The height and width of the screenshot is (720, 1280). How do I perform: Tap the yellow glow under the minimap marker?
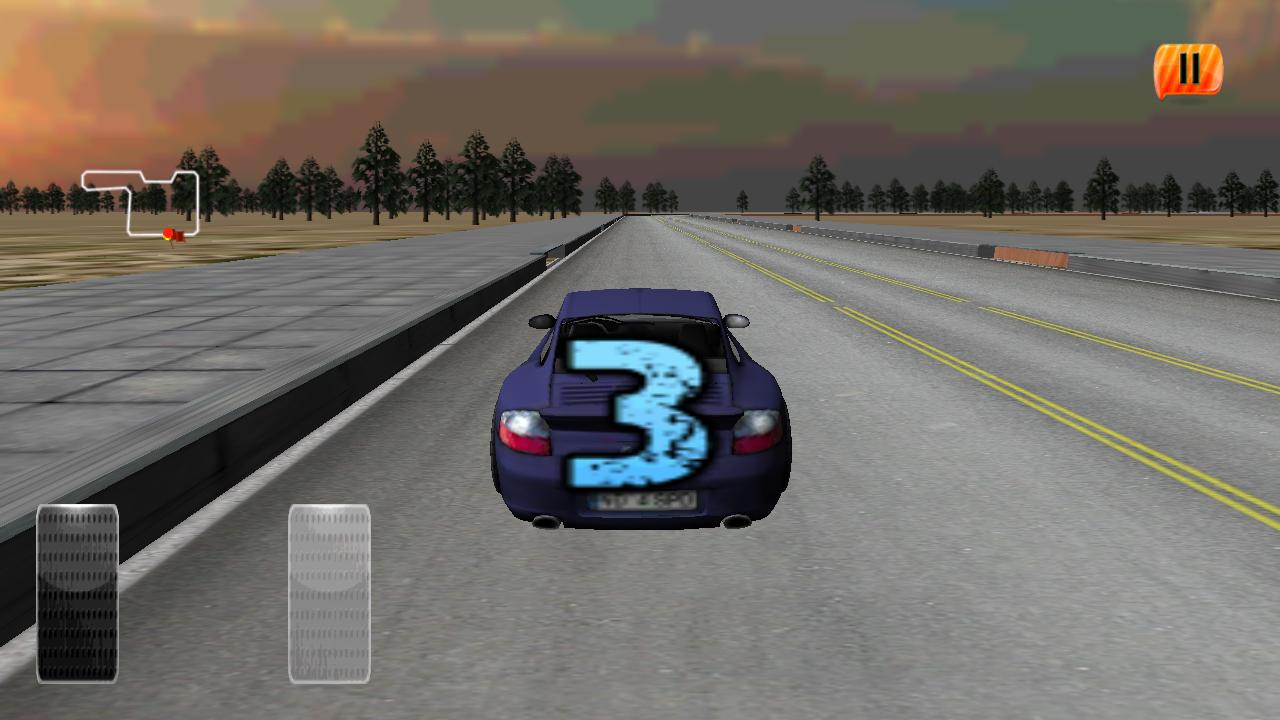click(x=167, y=239)
